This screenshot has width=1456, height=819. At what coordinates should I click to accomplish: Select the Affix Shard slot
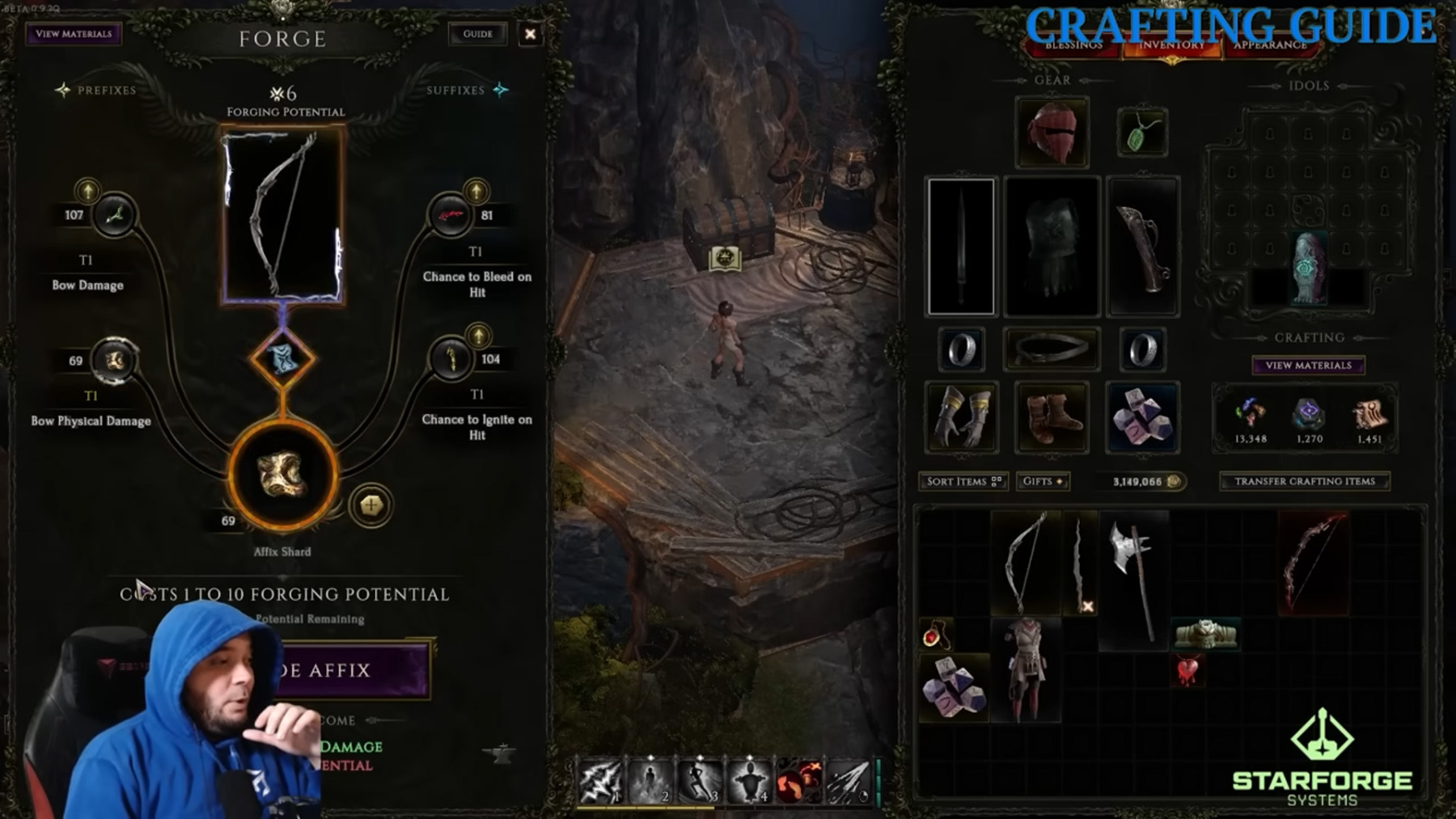282,475
